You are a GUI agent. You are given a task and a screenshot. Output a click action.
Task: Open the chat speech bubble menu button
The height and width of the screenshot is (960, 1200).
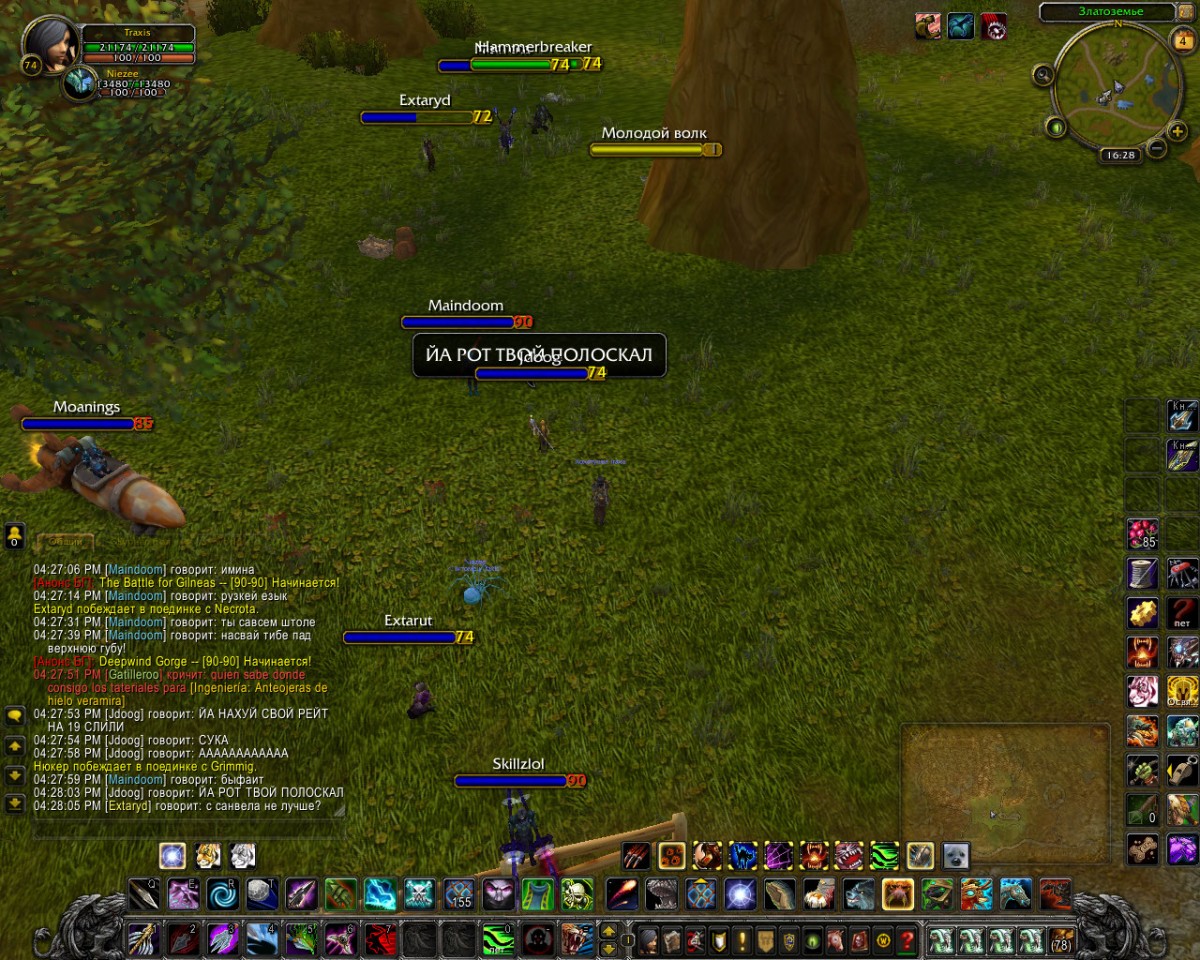coord(15,716)
